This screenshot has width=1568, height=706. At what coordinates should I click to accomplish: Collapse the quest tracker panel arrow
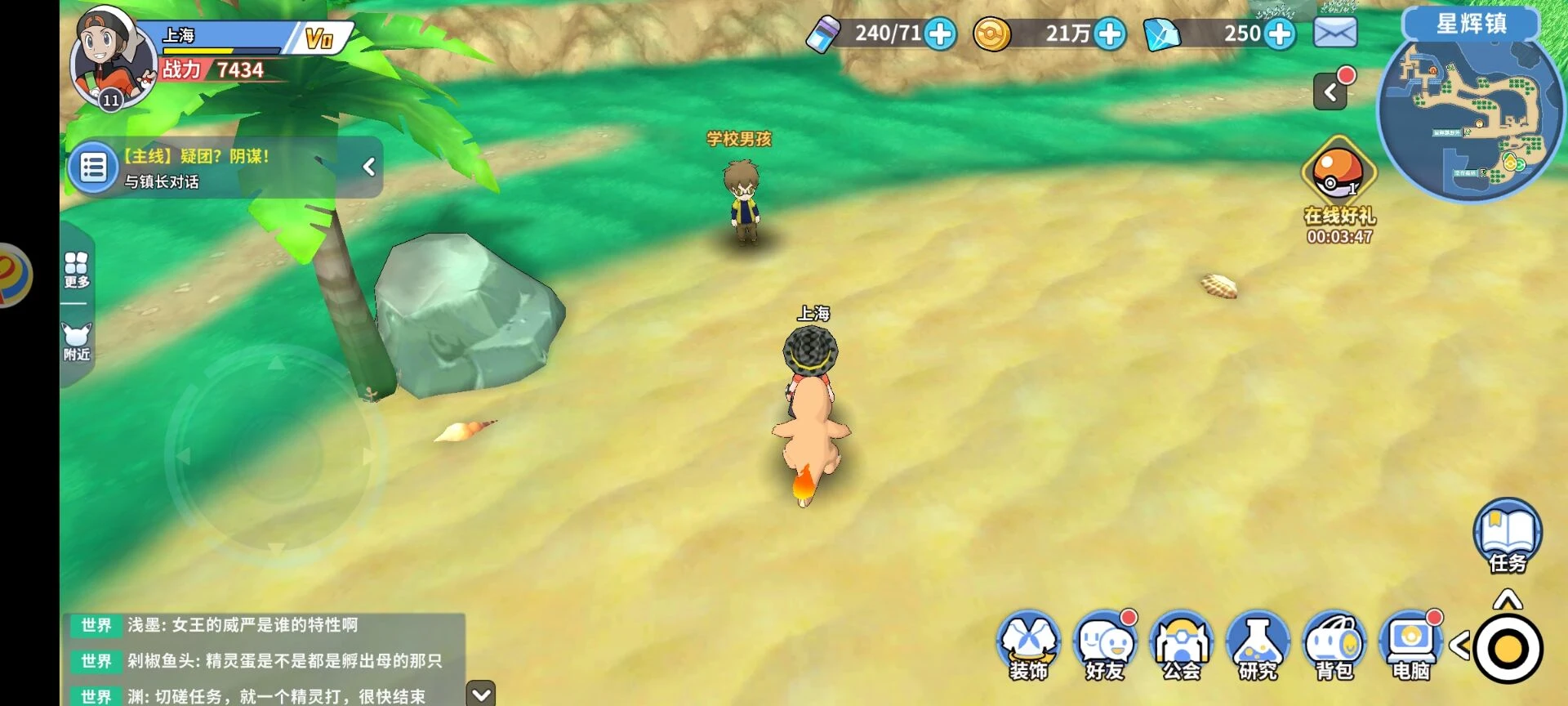[369, 167]
